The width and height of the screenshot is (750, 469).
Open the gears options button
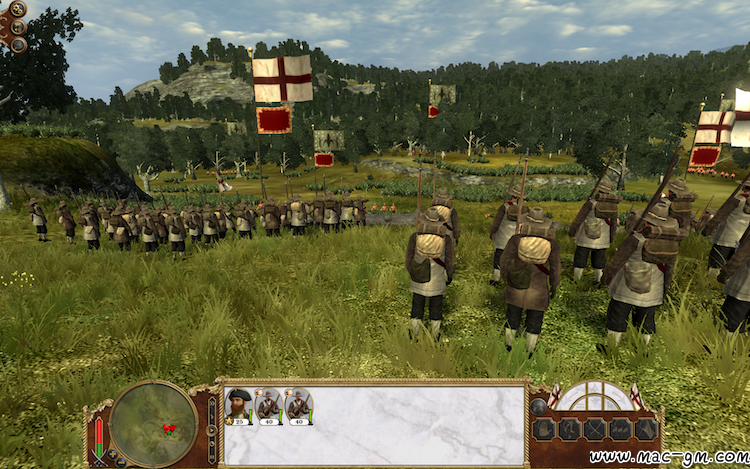(18, 10)
